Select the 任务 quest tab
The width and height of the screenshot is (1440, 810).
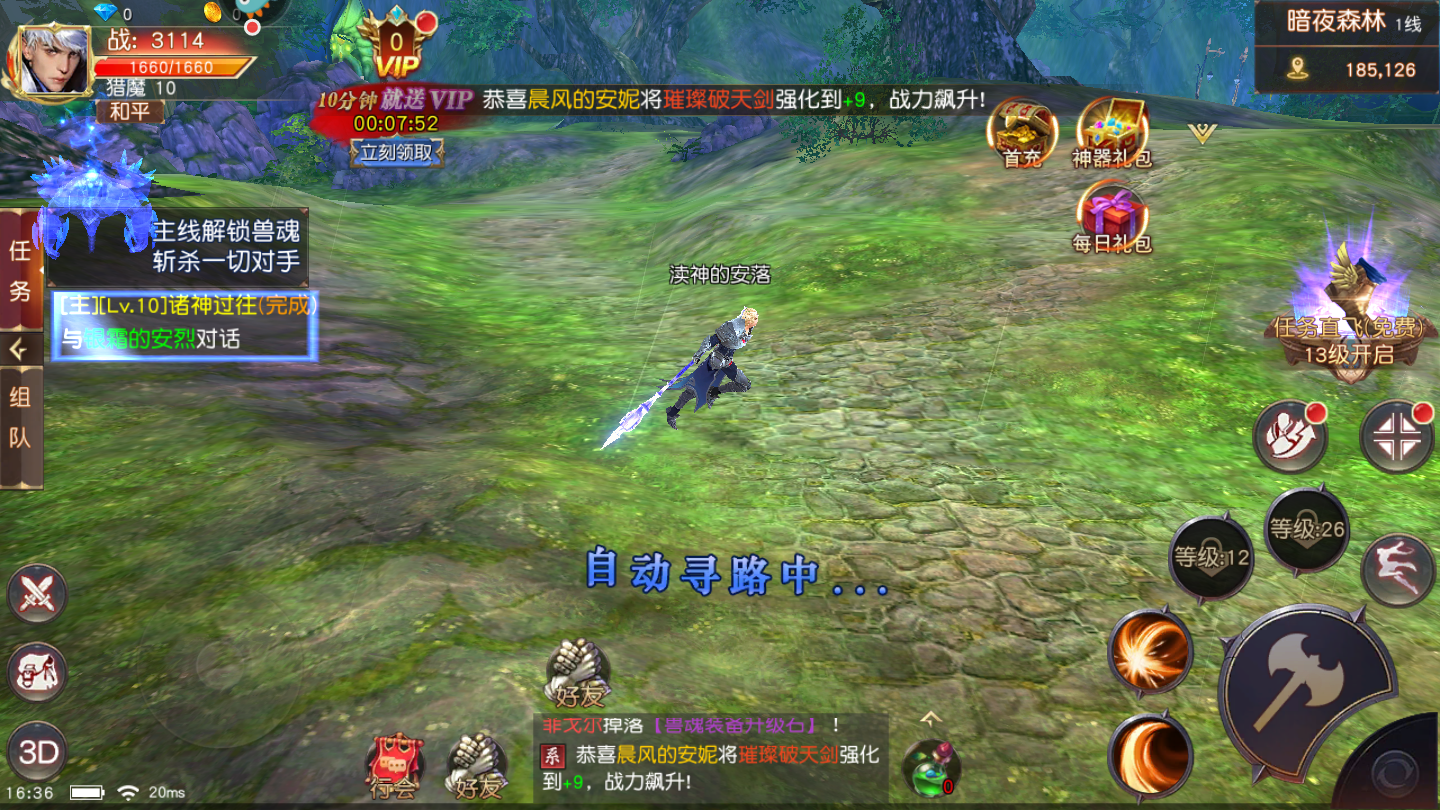click(20, 269)
